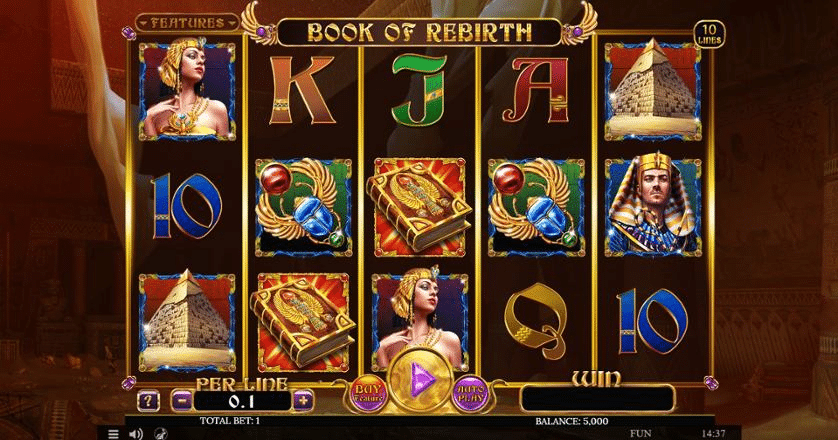Viewport: 838px width, 440px height.
Task: Decrease the per line bet with minus
Action: tap(181, 400)
